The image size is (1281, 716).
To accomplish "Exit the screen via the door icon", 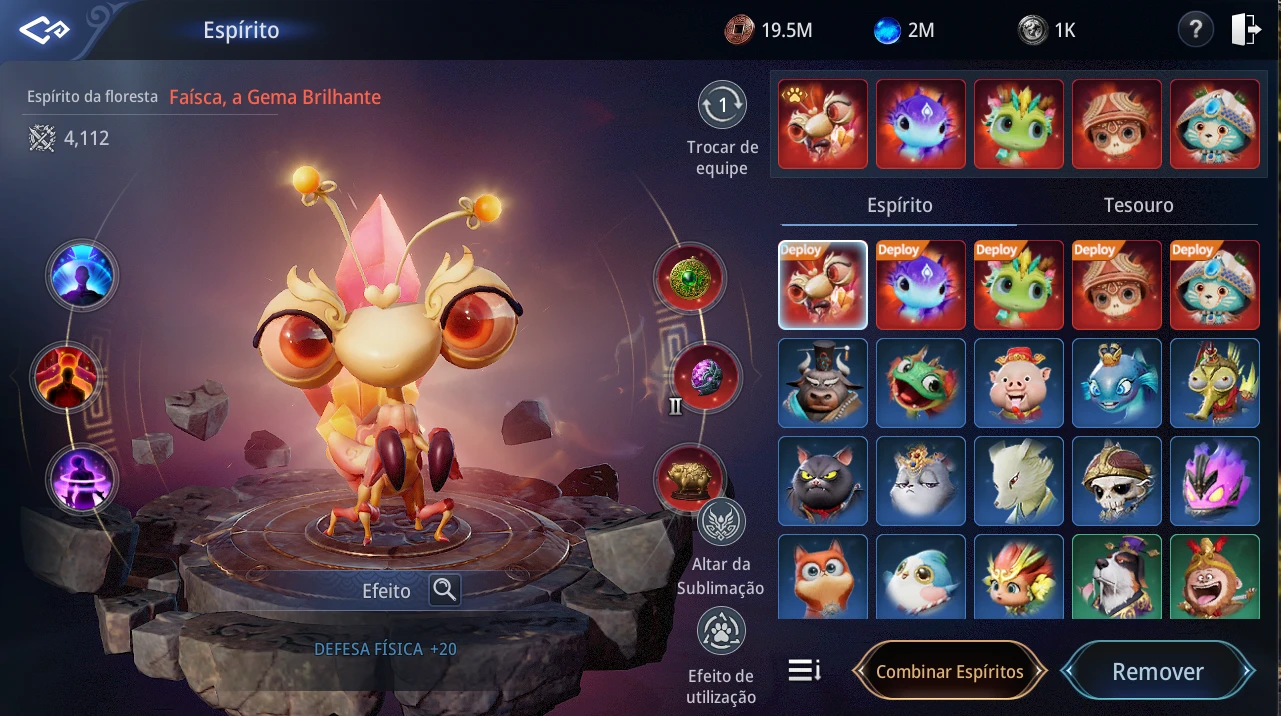I will point(1246,30).
